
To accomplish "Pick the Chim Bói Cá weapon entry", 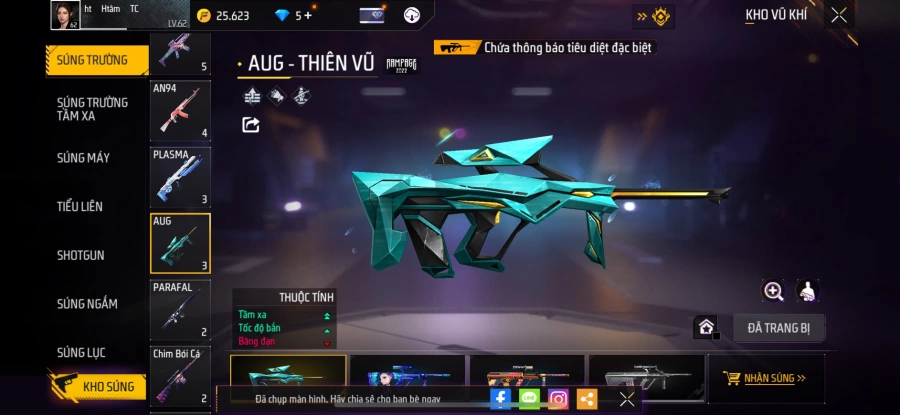I will [x=180, y=376].
